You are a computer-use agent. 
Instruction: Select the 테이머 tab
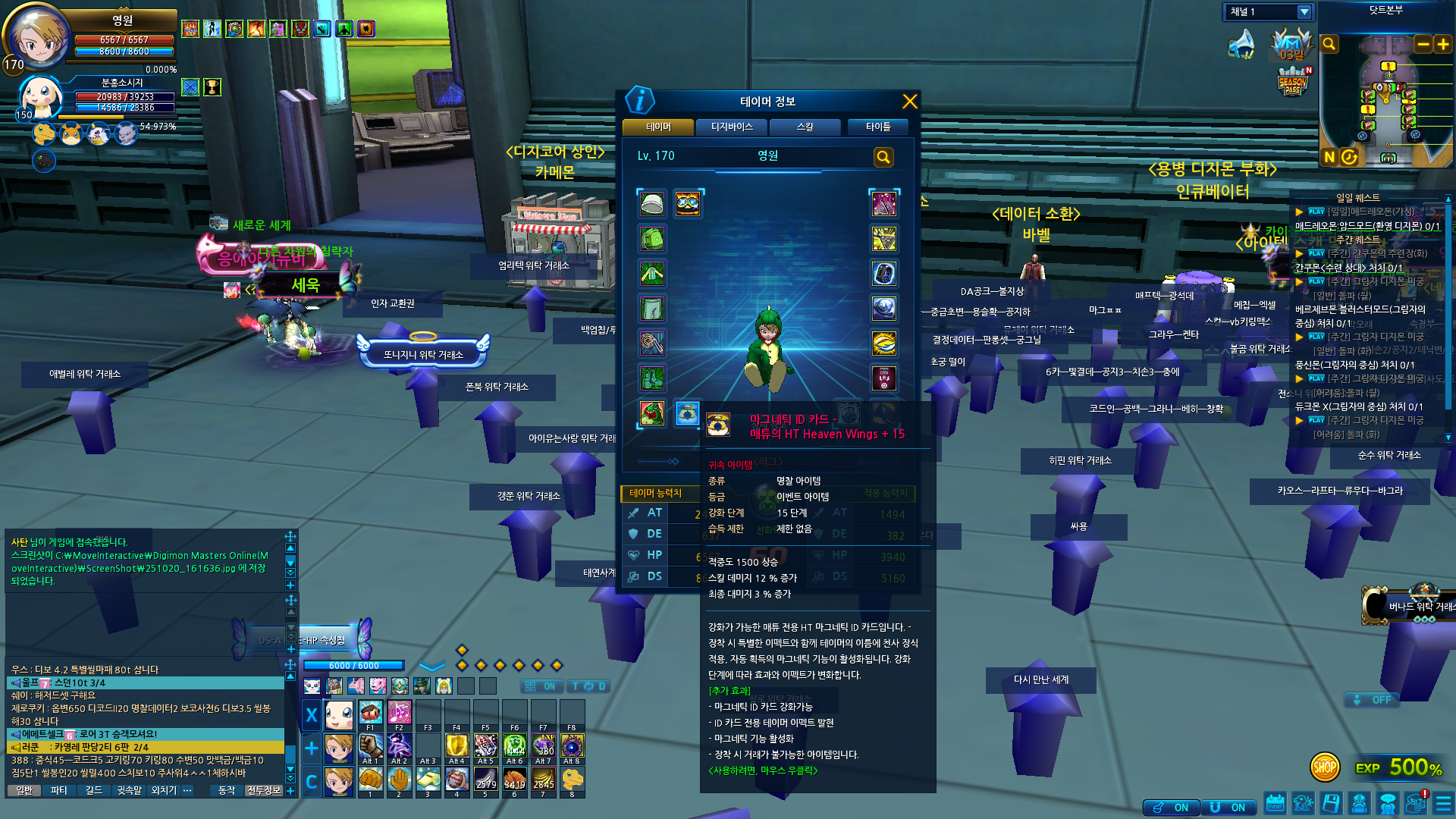tap(658, 127)
